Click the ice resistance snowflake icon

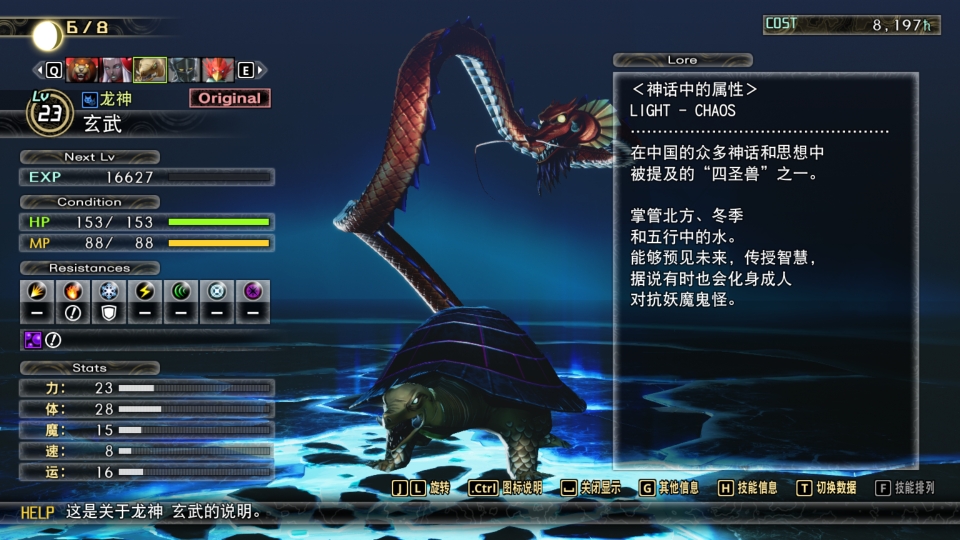[108, 291]
